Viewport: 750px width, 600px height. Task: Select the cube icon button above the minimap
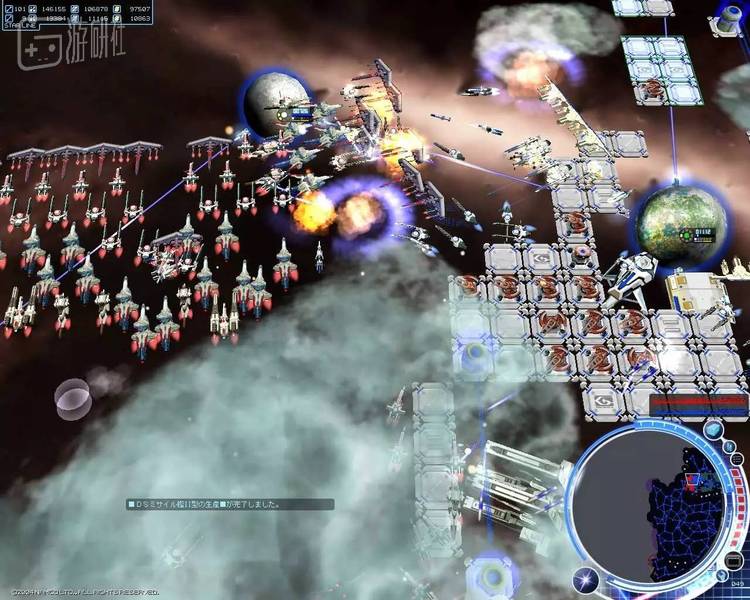(714, 430)
